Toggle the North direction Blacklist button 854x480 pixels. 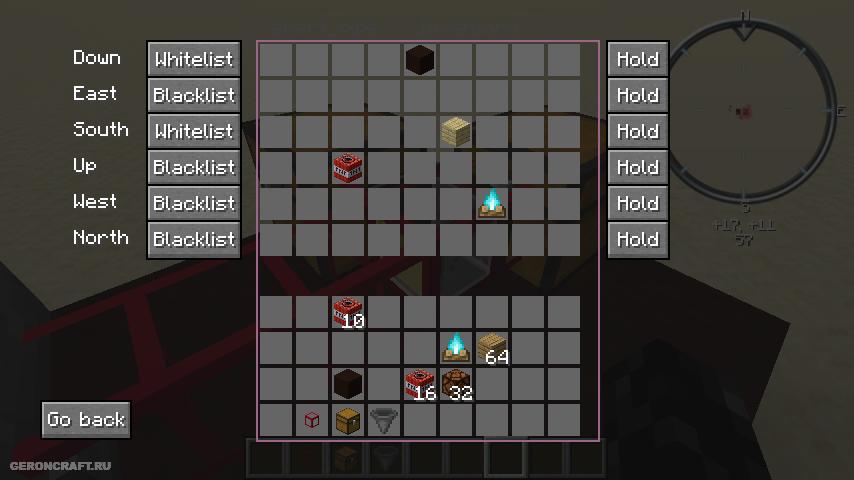(193, 239)
